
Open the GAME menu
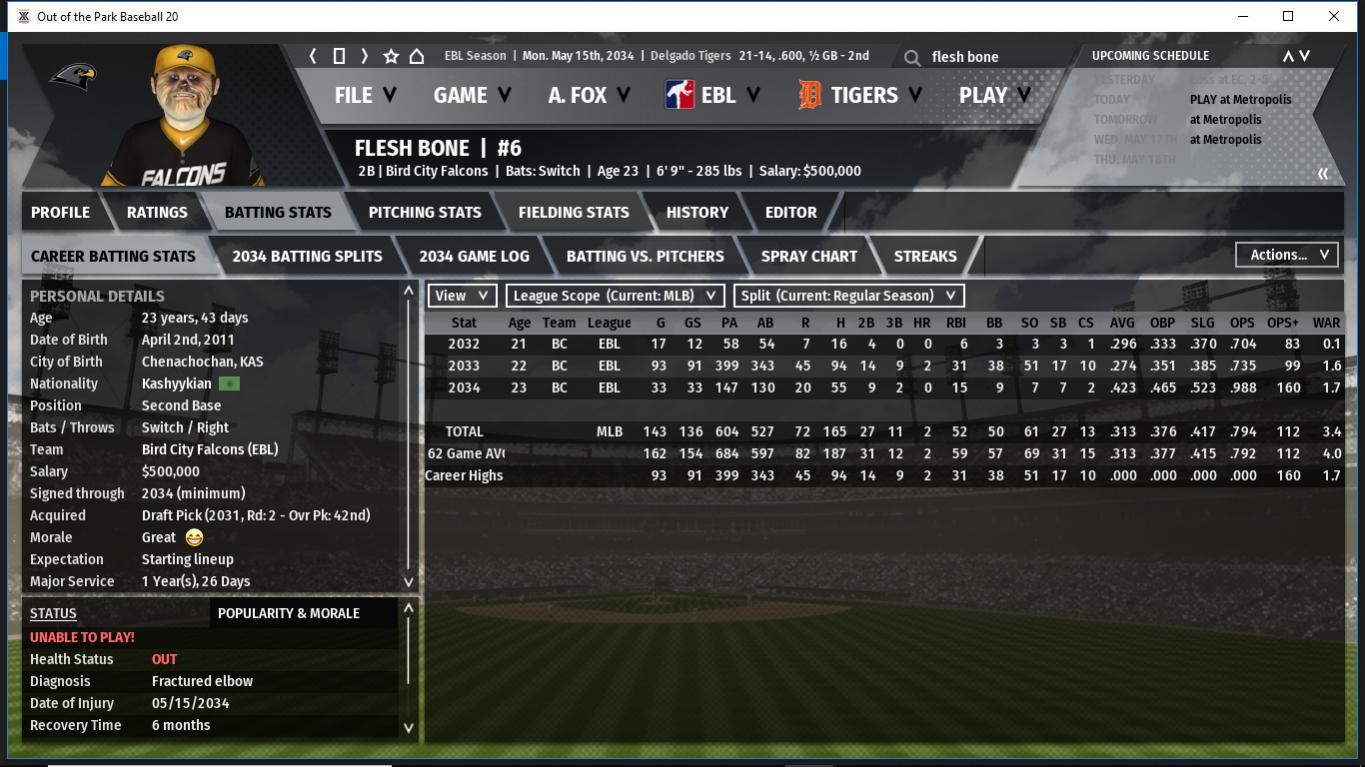(x=472, y=95)
